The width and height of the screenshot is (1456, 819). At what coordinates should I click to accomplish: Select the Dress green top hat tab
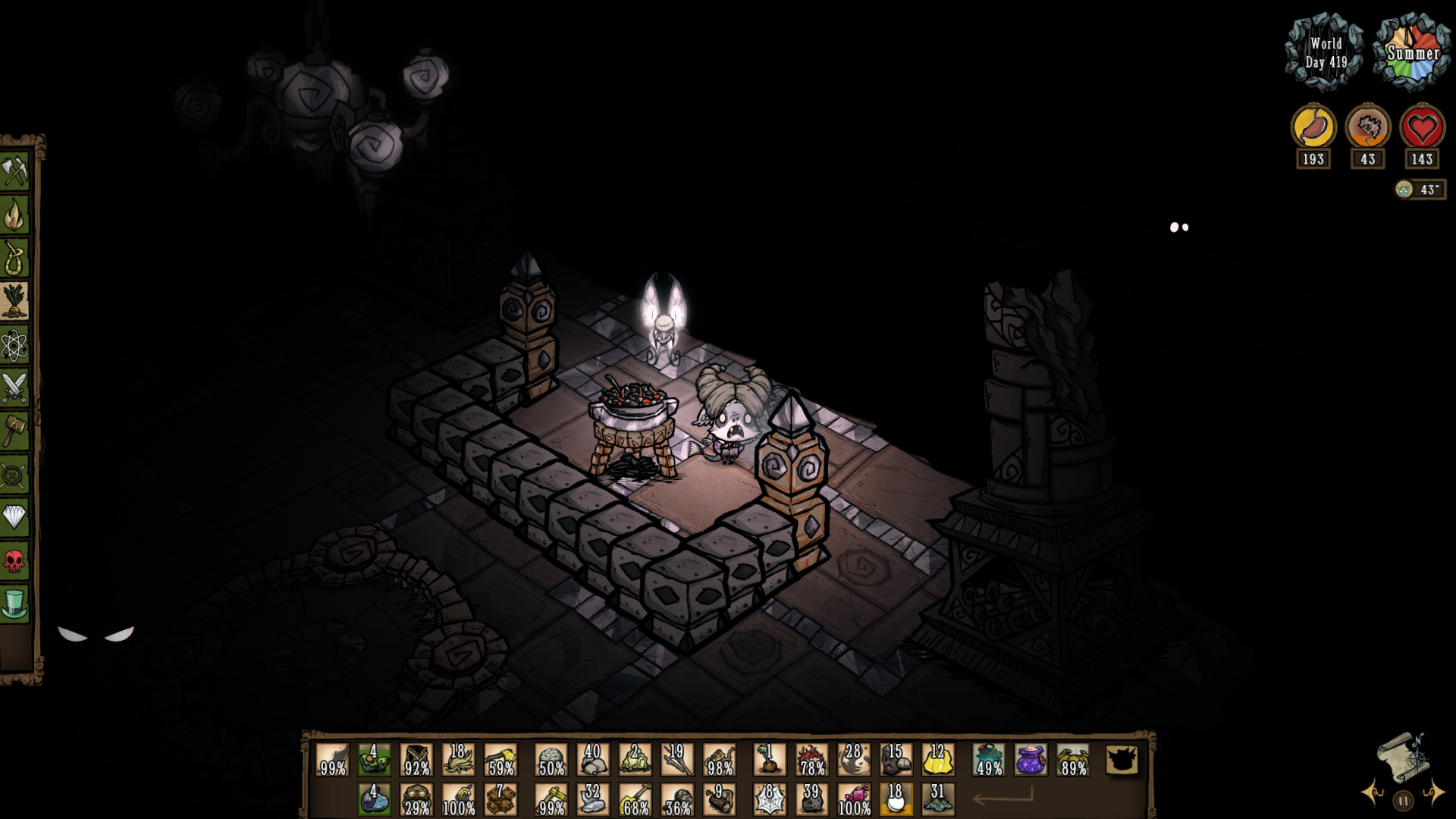[14, 604]
